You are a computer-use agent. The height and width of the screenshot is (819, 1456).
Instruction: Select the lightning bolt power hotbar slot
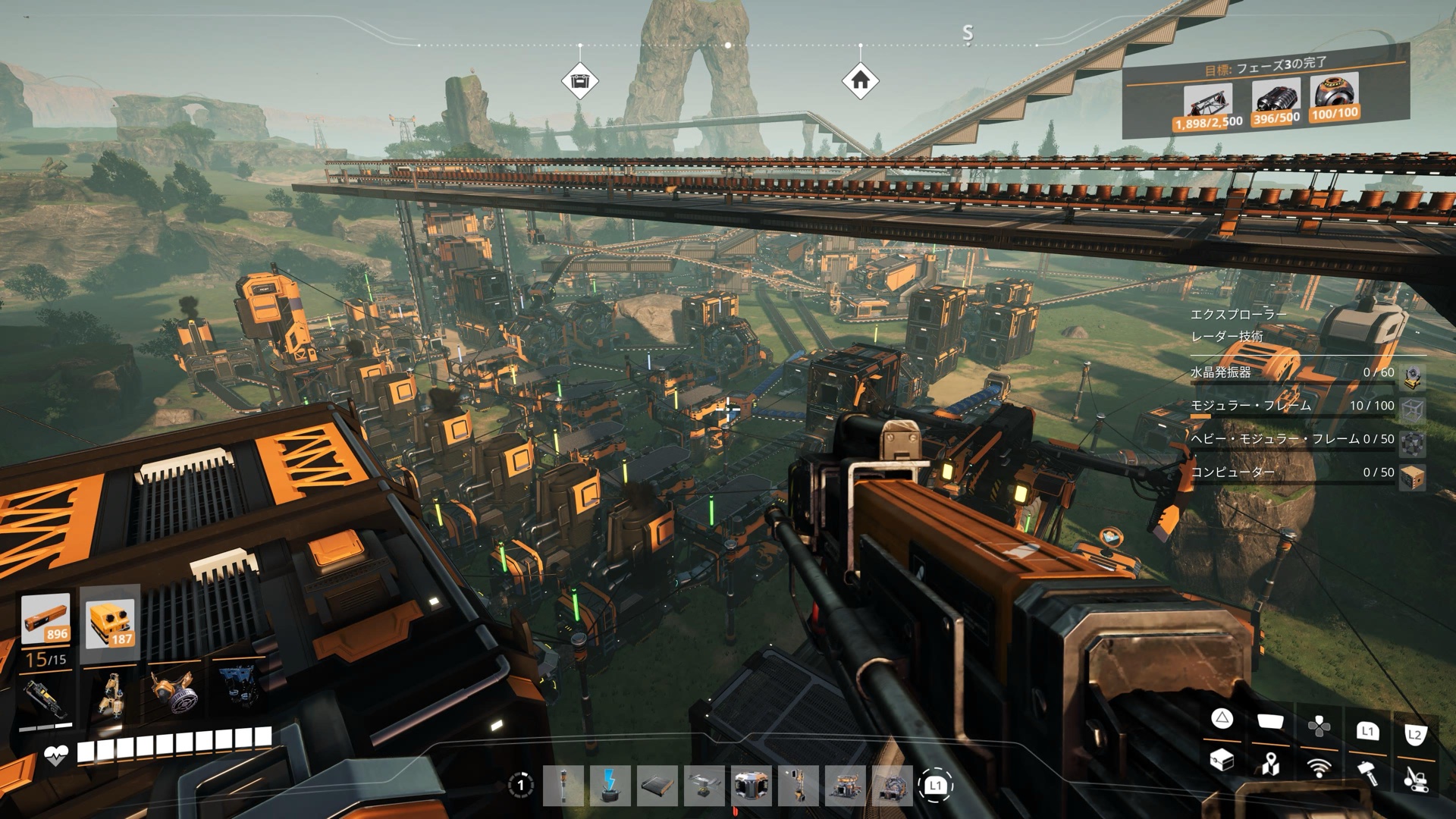(610, 786)
